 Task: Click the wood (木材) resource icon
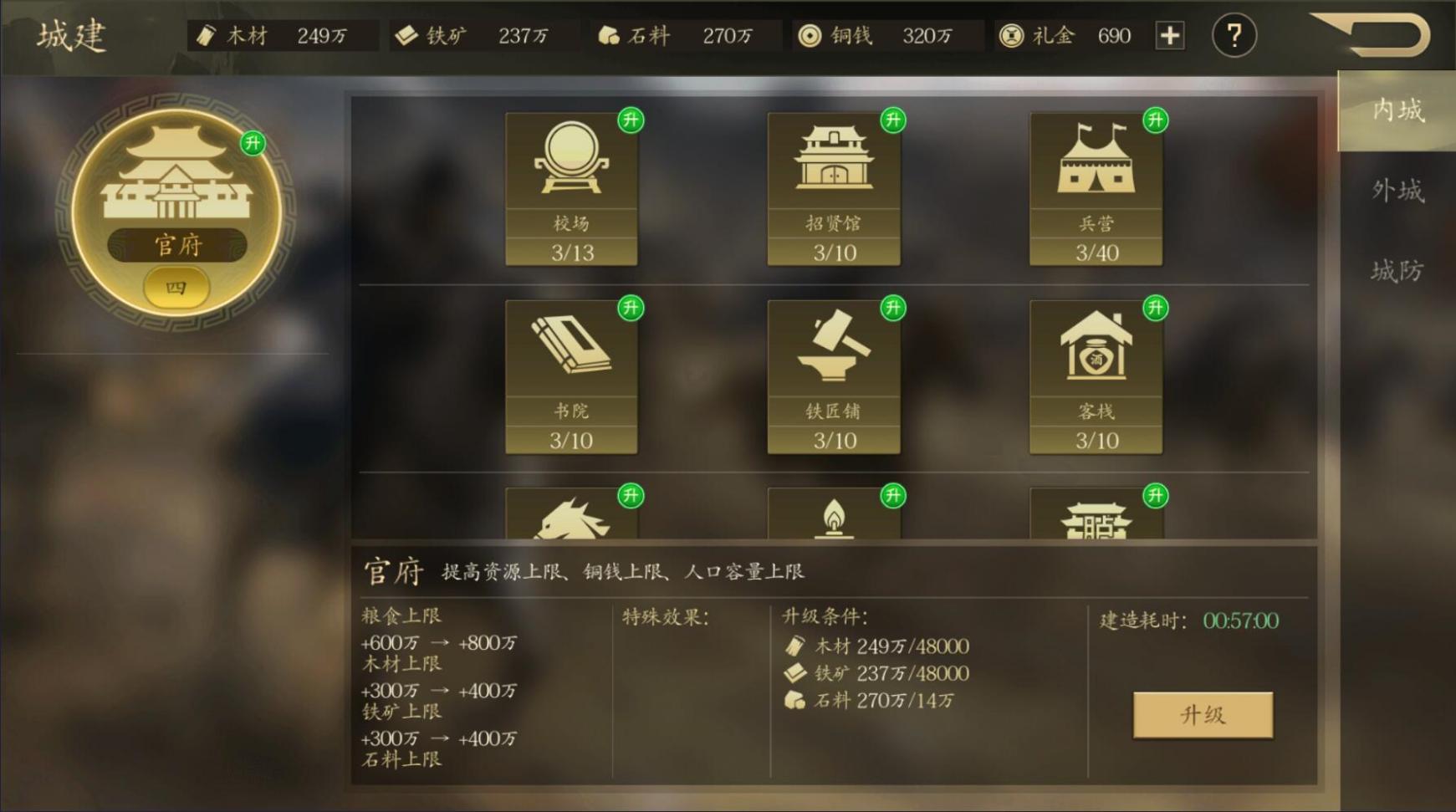point(204,35)
